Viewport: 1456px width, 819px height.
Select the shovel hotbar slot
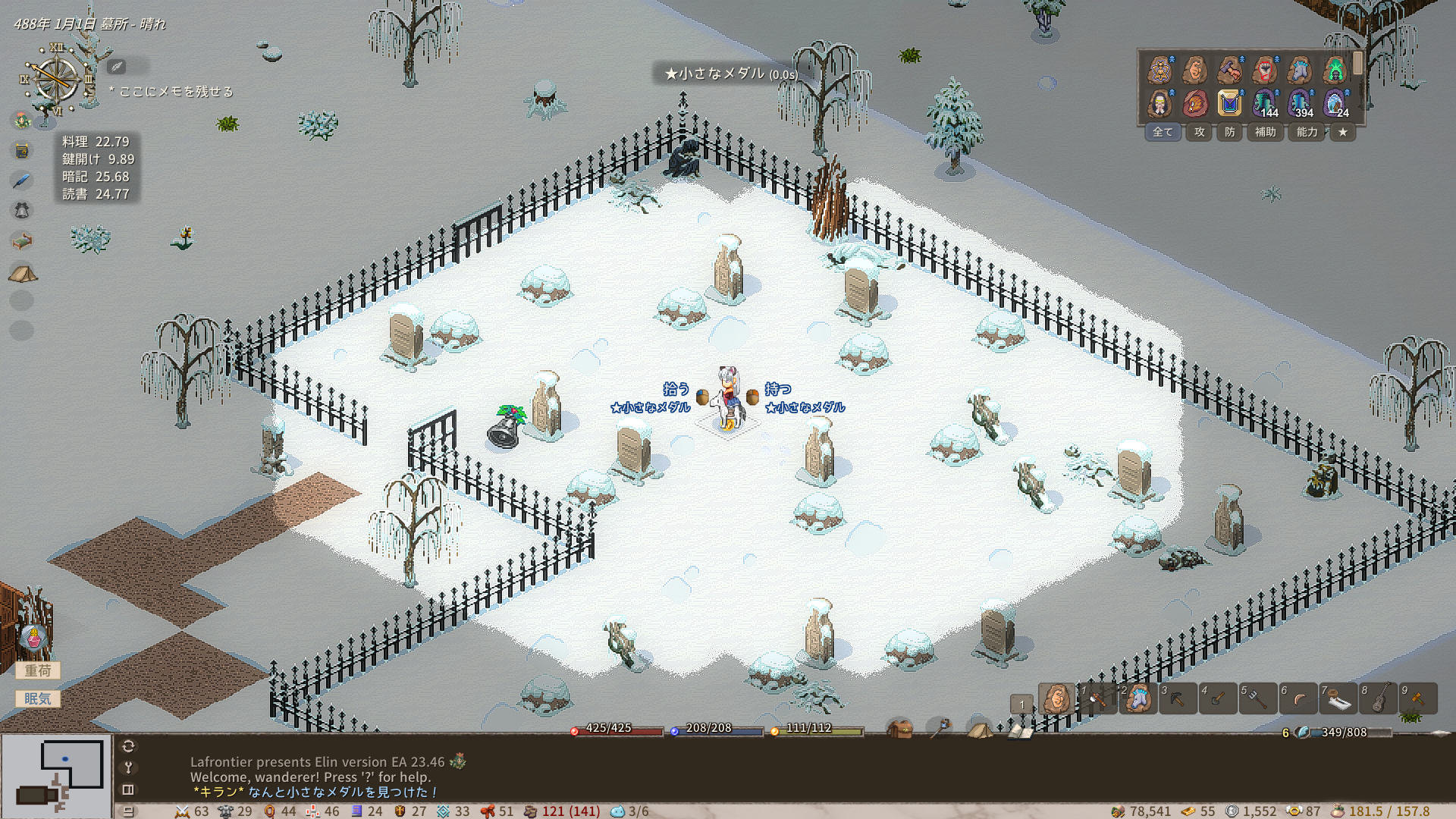1218,699
